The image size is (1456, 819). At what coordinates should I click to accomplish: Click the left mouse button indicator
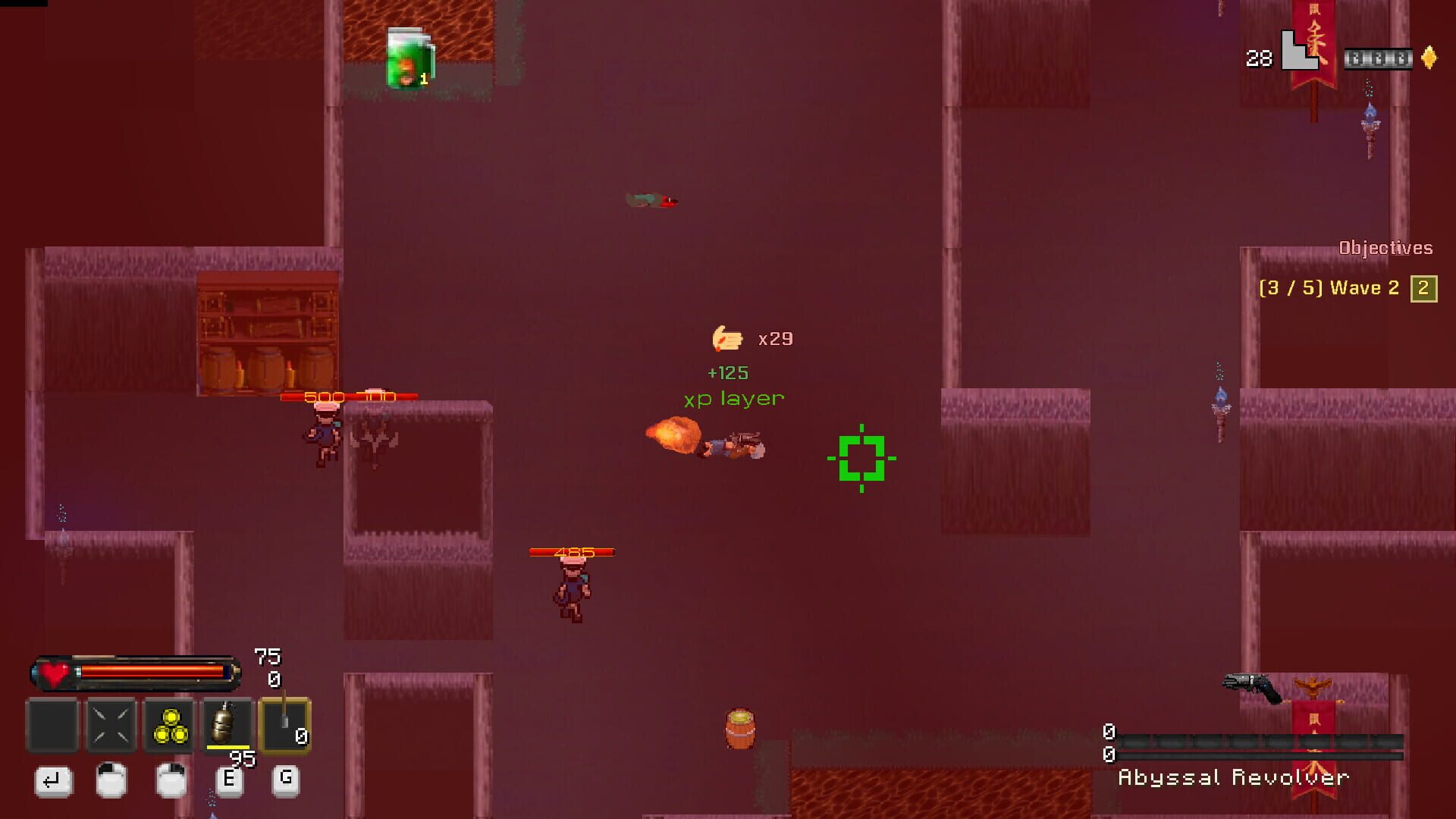(x=111, y=781)
